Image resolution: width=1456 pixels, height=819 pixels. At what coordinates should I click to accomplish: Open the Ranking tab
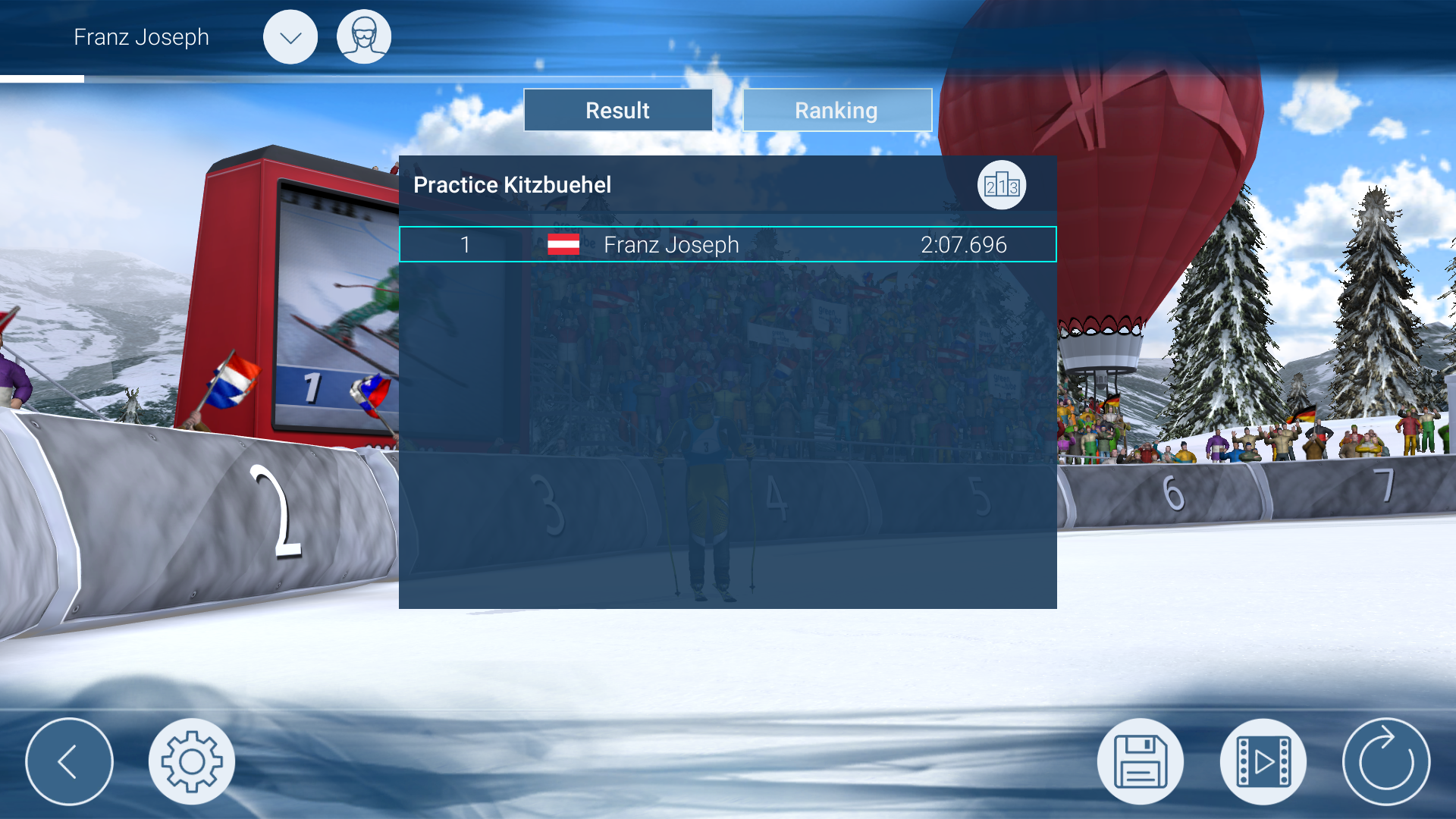(x=836, y=111)
